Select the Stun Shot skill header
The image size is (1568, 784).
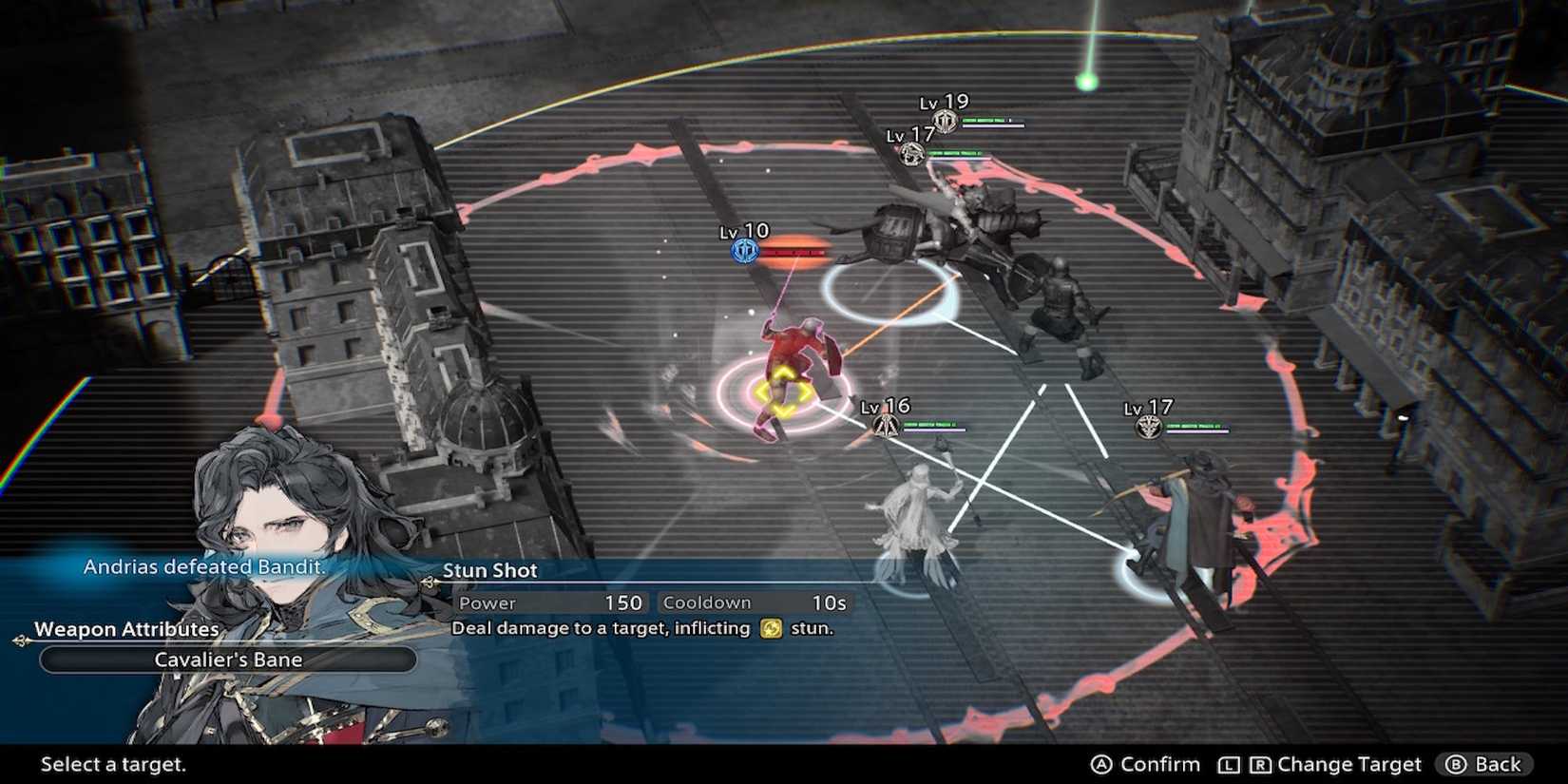490,570
